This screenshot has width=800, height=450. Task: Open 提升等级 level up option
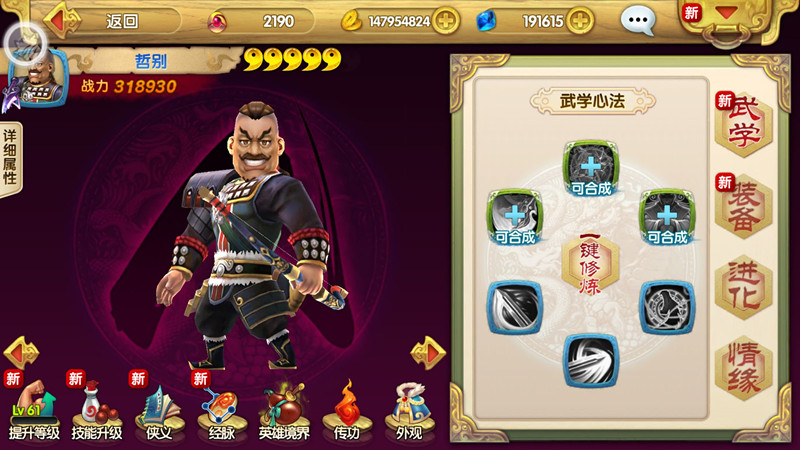(x=34, y=410)
